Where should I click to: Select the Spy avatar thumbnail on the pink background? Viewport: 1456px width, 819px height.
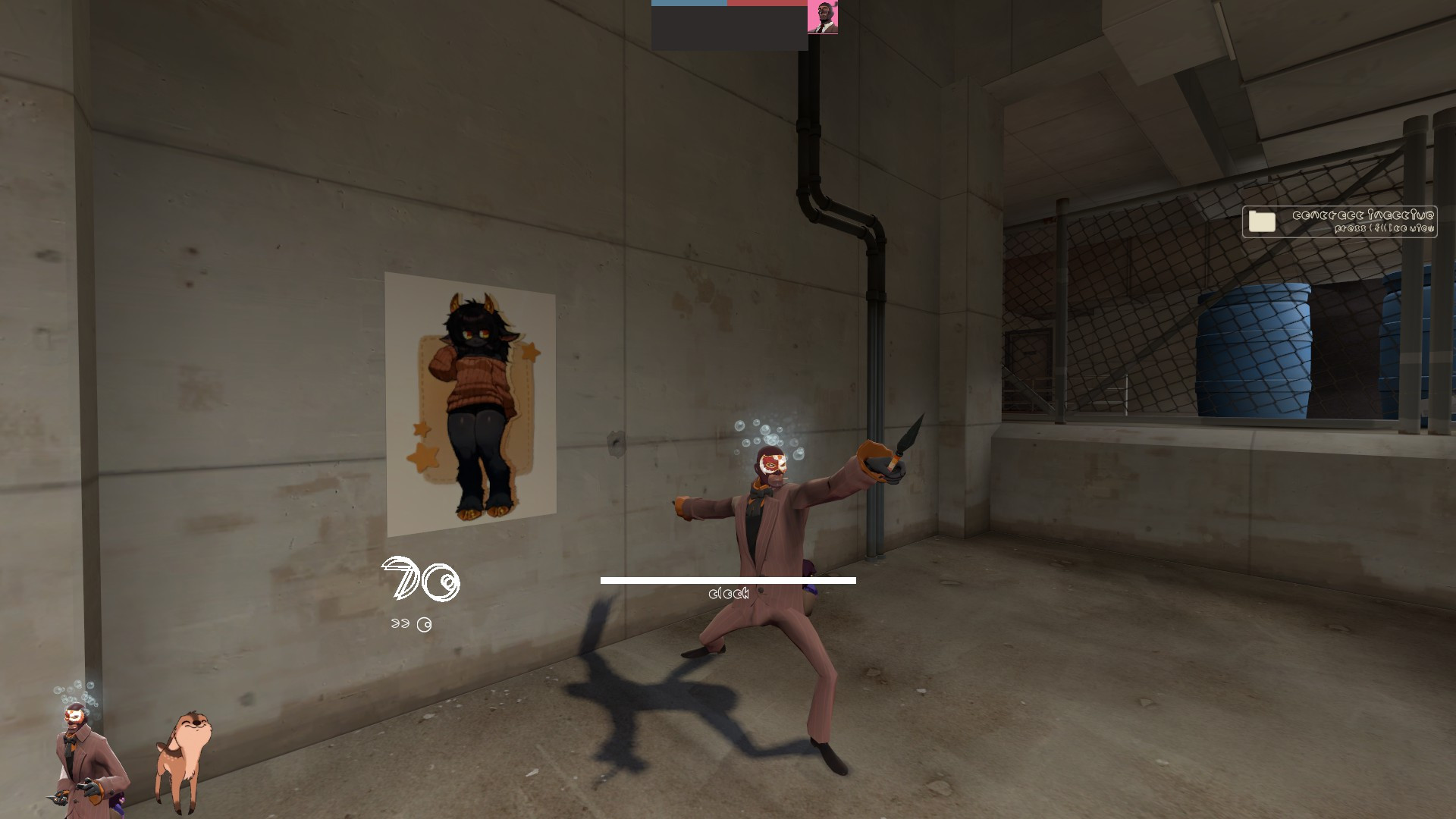(x=824, y=17)
